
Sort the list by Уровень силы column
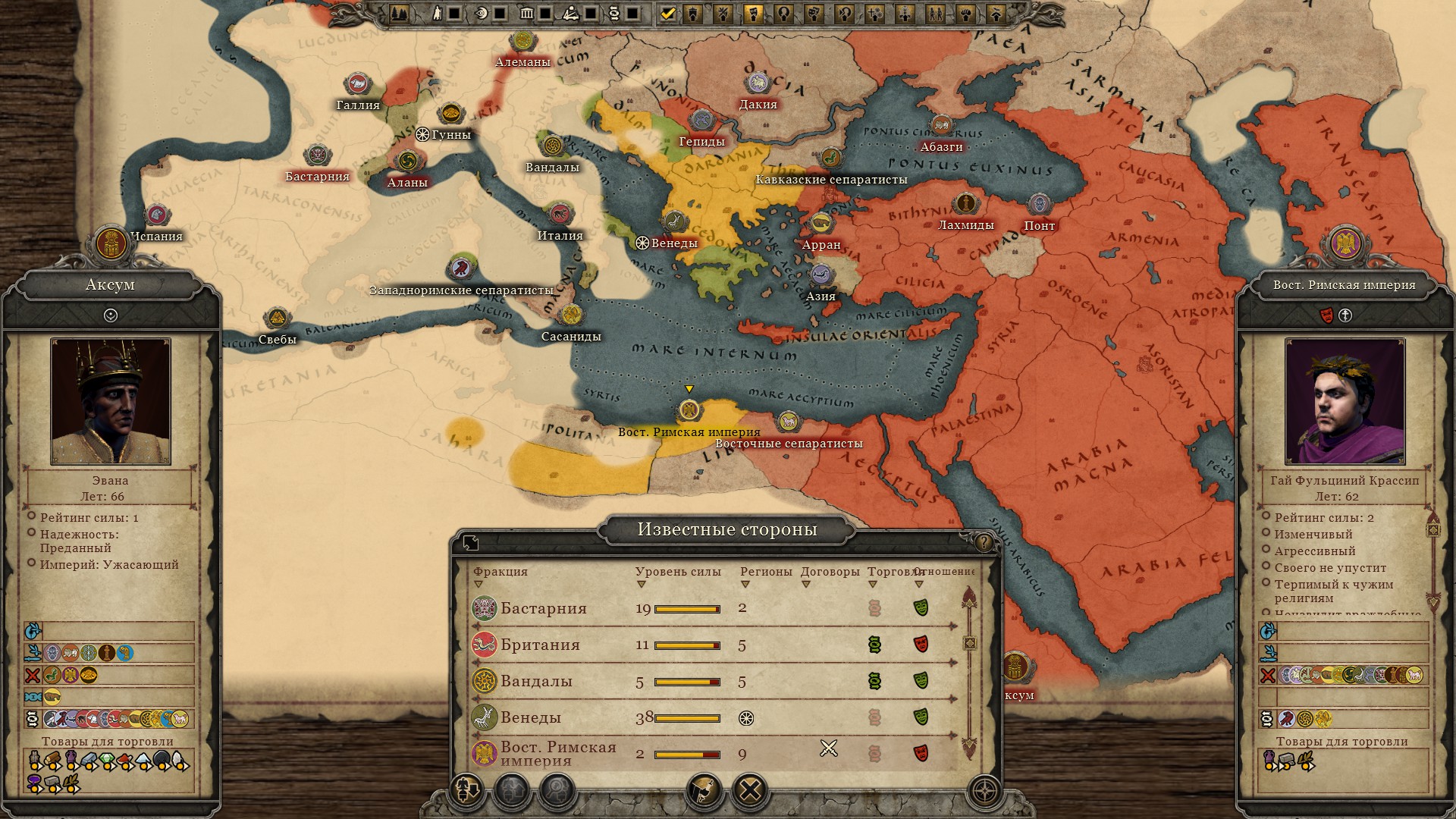(x=677, y=573)
